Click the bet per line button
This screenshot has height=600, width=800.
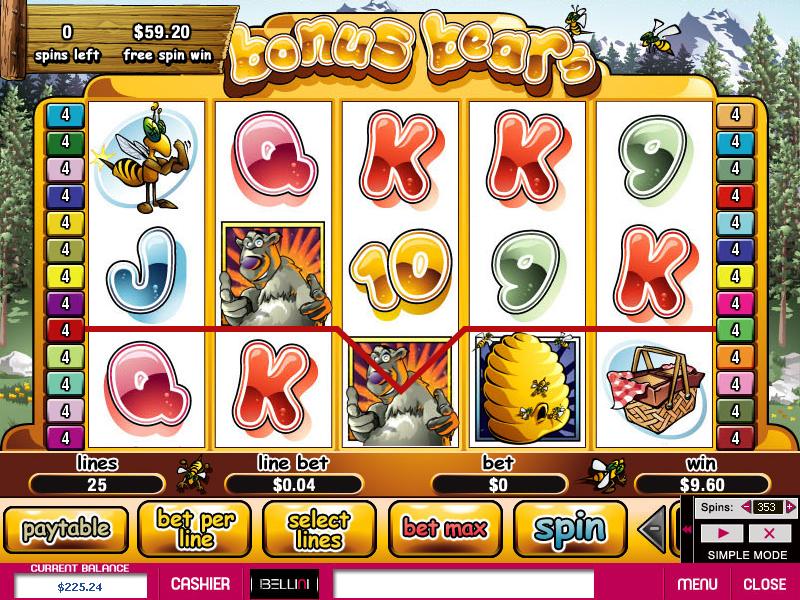(x=195, y=528)
